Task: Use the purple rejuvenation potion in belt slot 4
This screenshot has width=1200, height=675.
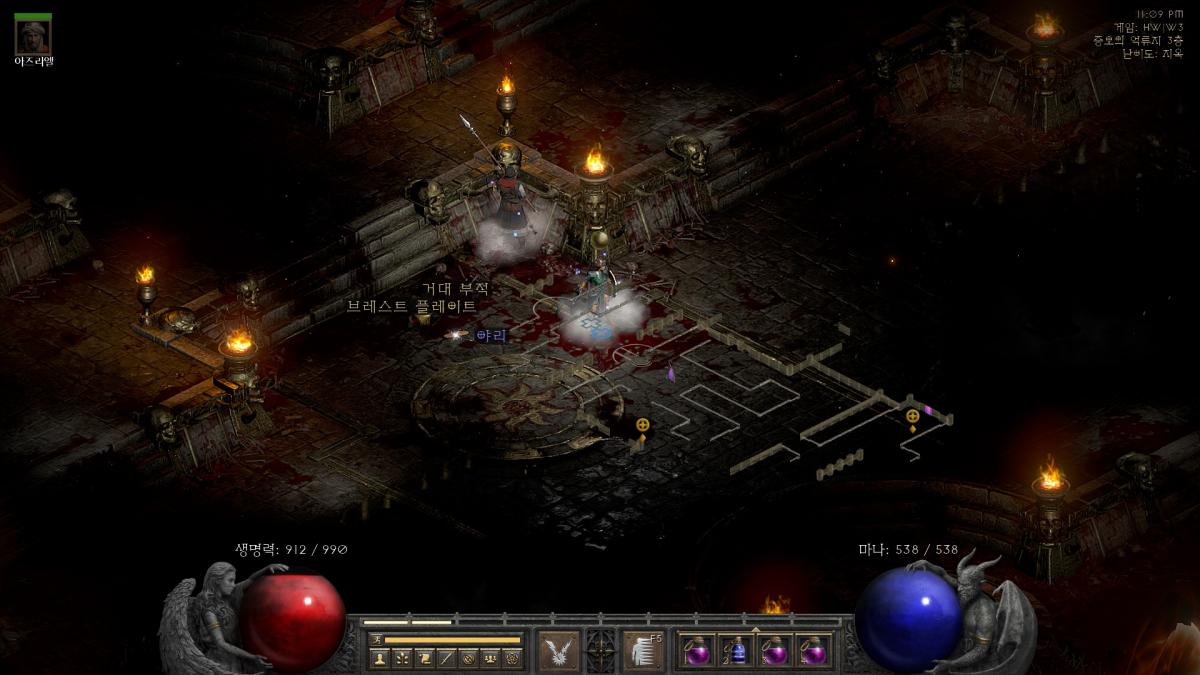Action: click(814, 651)
